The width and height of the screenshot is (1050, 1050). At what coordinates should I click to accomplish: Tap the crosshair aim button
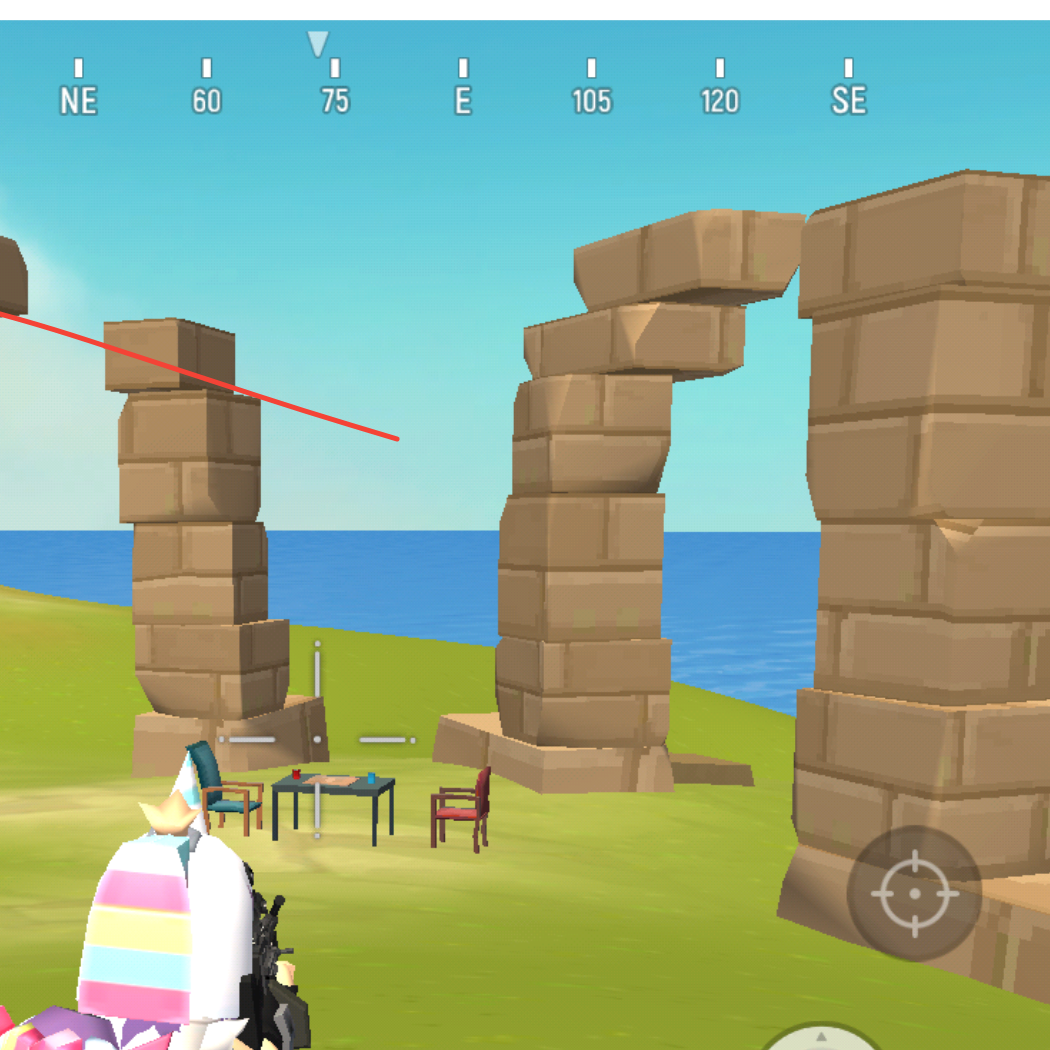(x=914, y=893)
